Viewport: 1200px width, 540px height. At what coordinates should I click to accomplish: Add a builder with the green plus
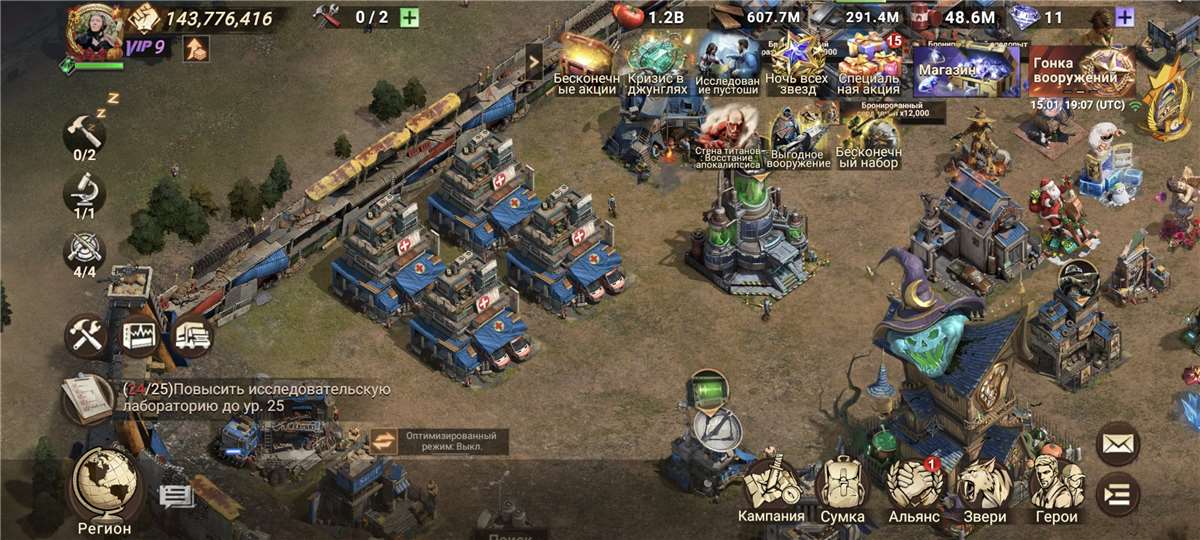pos(409,17)
